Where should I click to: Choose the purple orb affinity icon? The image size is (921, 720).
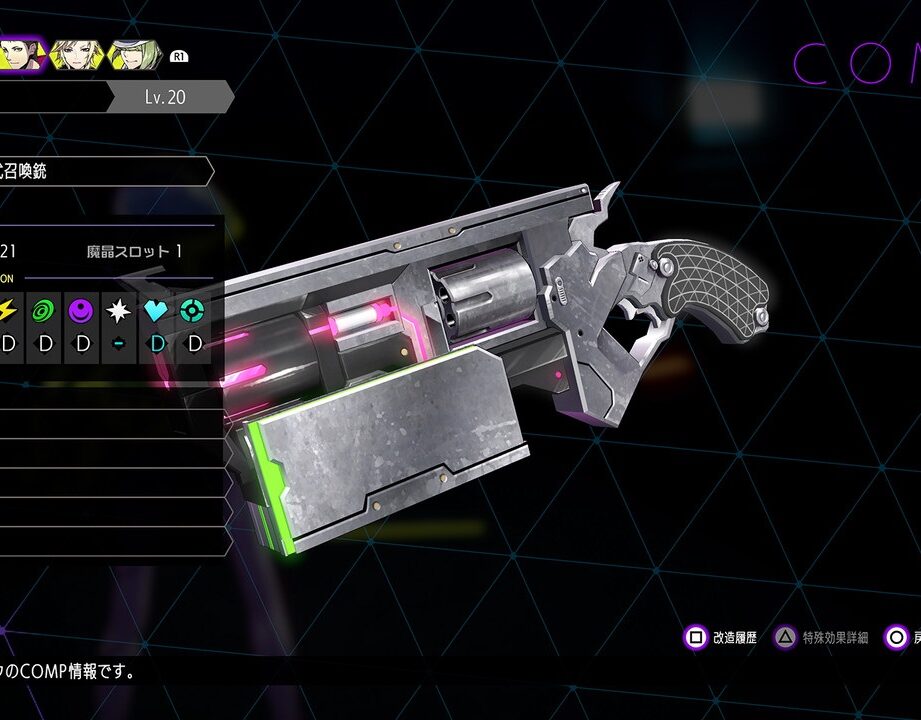coord(82,311)
